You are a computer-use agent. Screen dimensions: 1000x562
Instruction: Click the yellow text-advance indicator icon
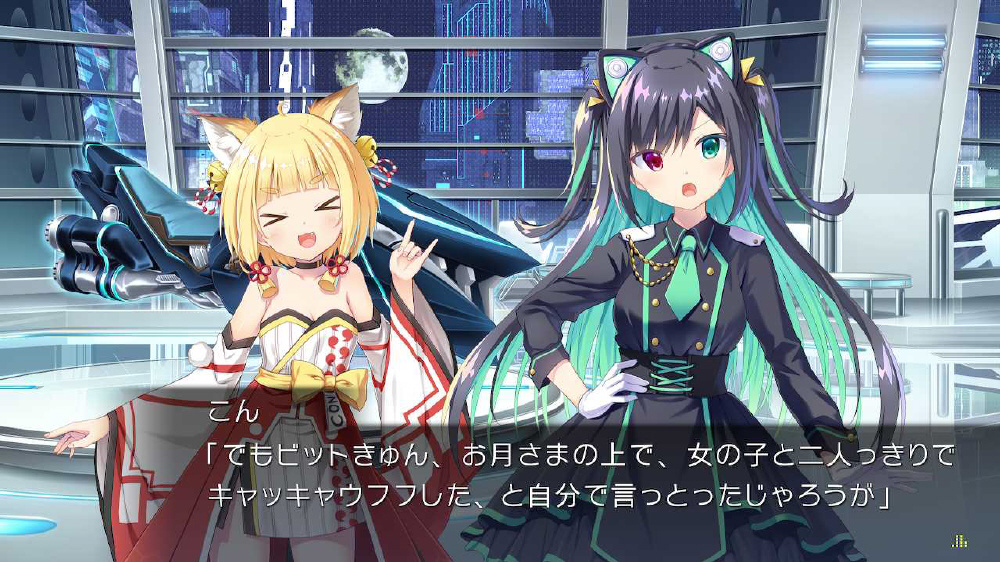click(960, 541)
